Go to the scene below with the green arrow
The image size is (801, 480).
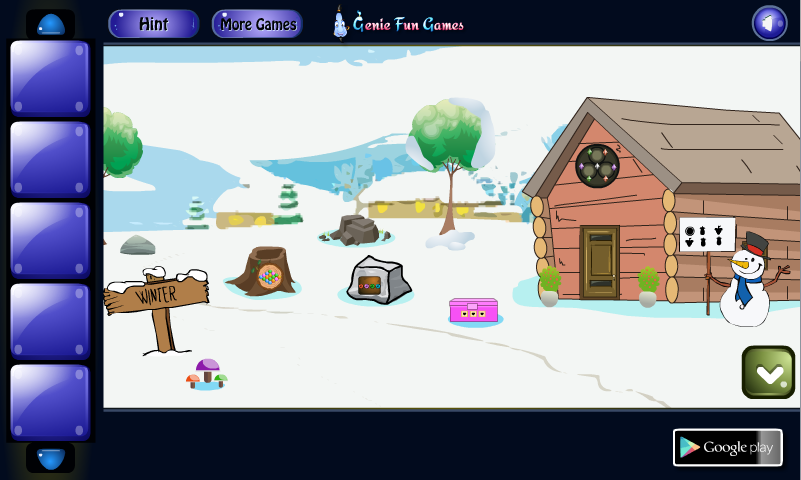[x=768, y=372]
